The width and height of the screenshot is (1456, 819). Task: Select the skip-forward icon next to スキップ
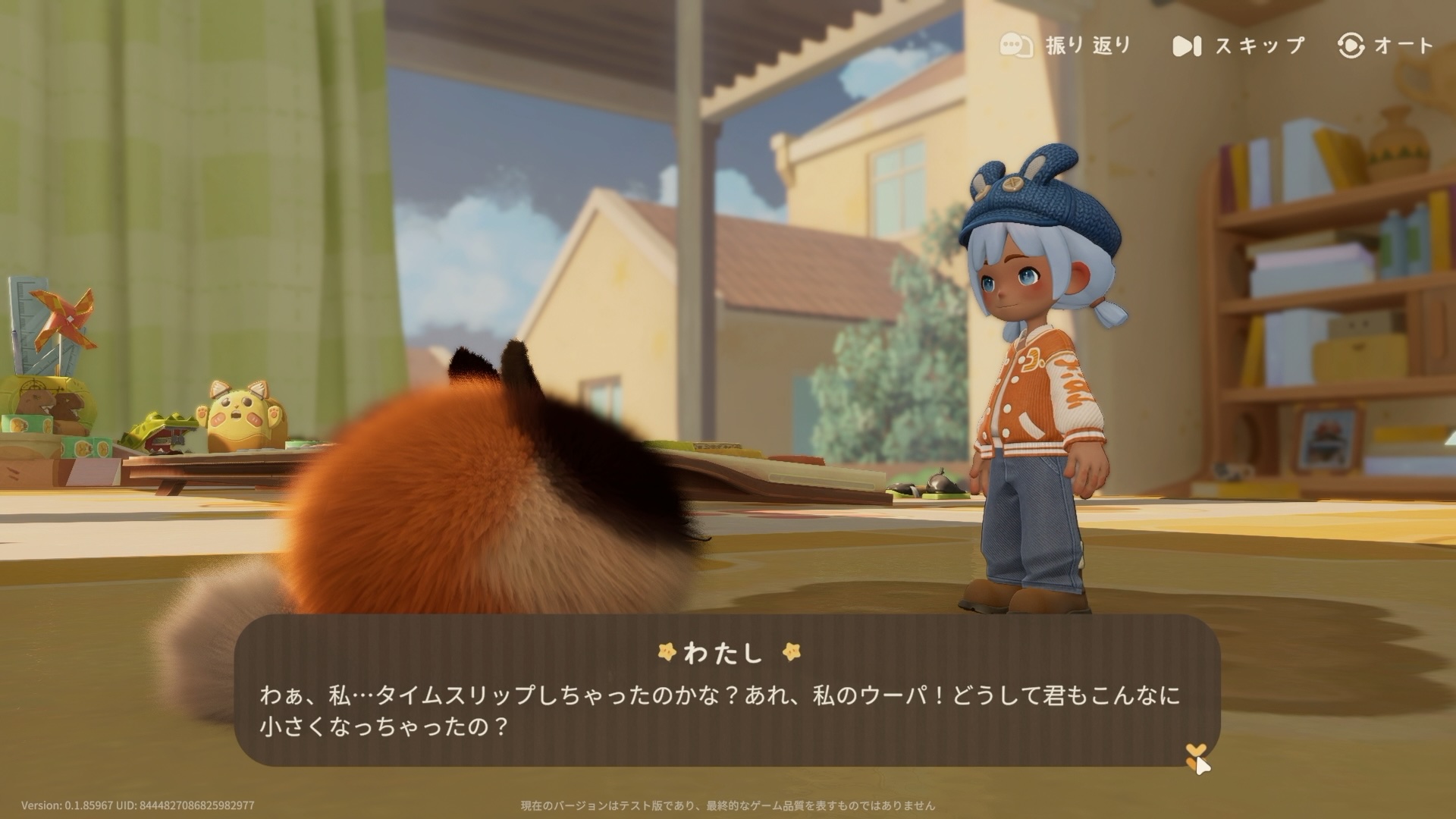(x=1187, y=45)
